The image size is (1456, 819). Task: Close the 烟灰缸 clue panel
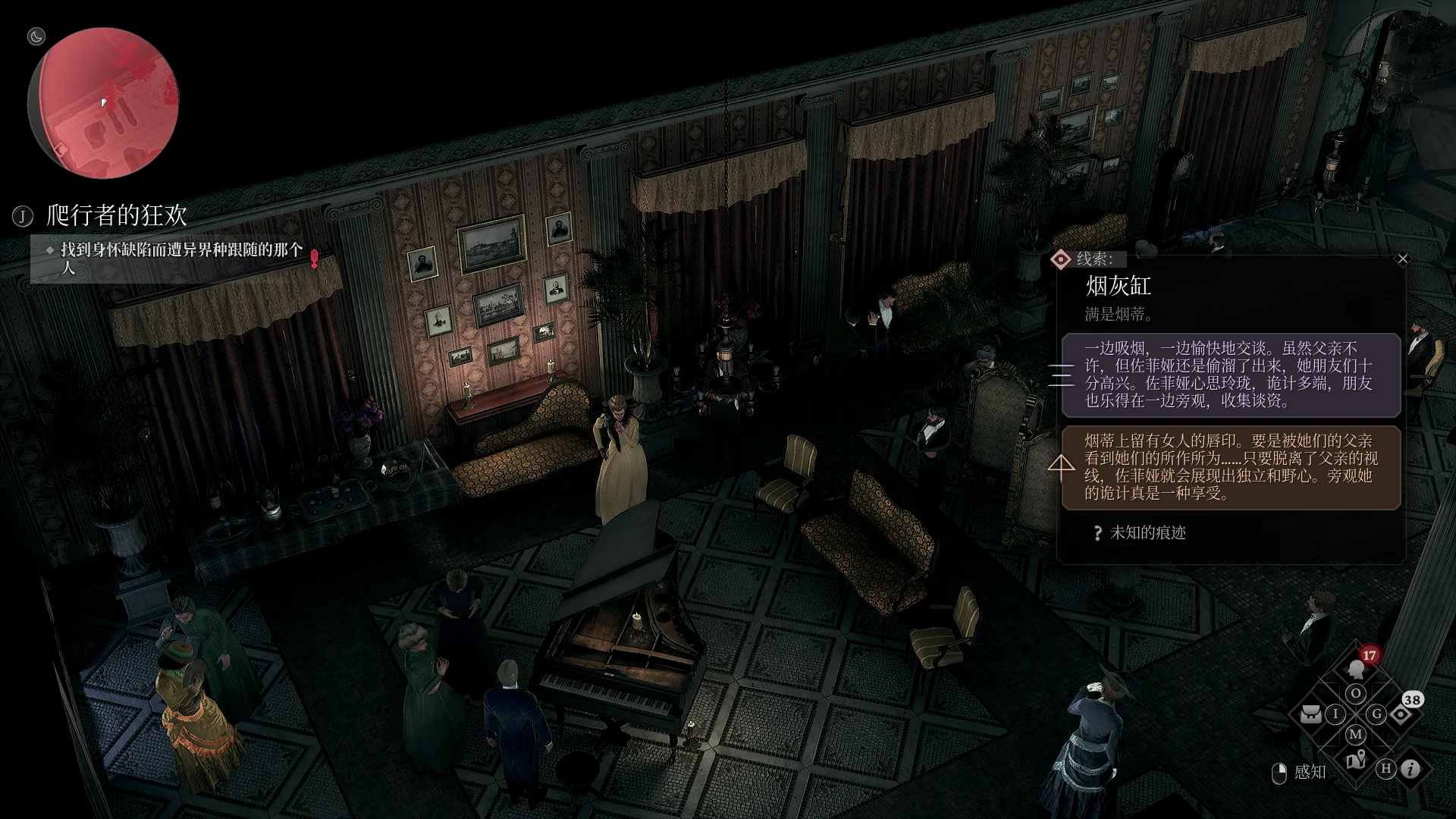tap(1402, 259)
